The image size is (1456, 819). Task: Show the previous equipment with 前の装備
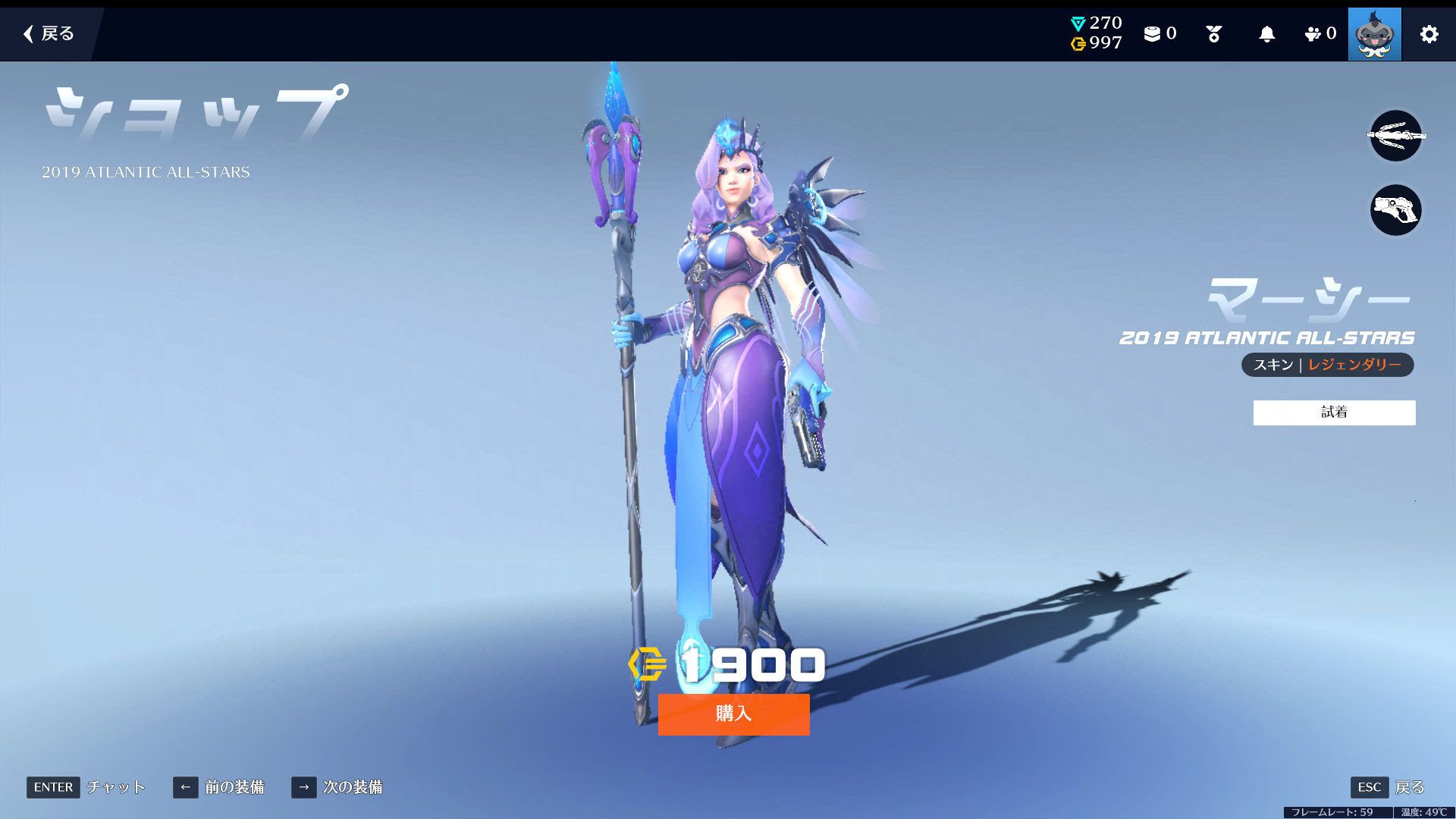tap(219, 787)
